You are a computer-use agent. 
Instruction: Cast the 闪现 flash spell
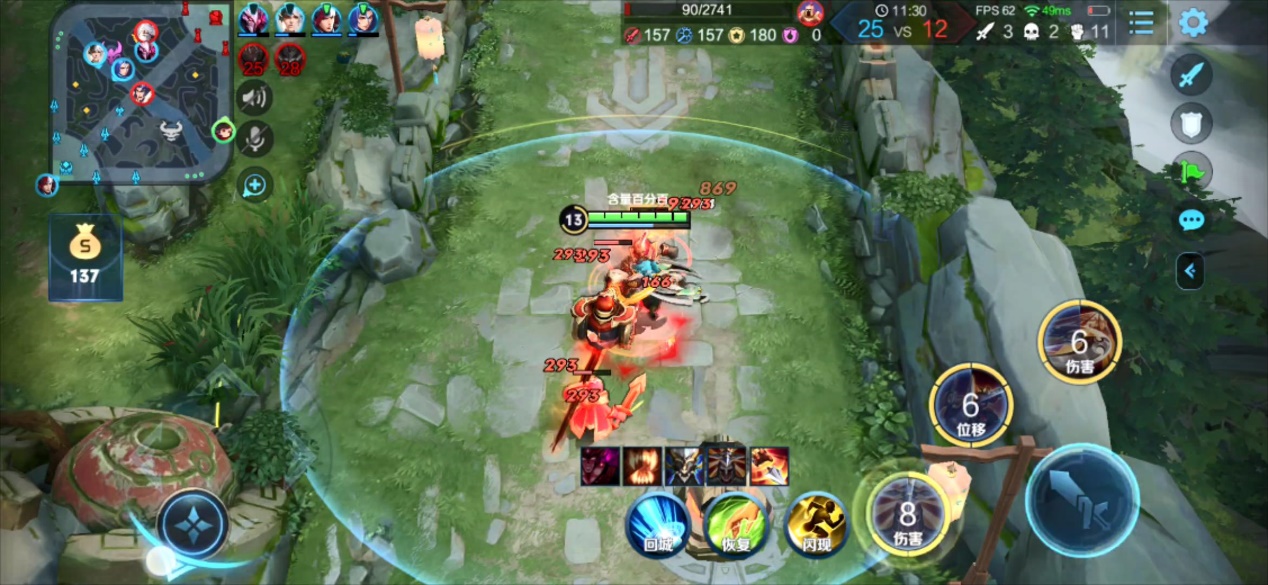click(x=816, y=523)
